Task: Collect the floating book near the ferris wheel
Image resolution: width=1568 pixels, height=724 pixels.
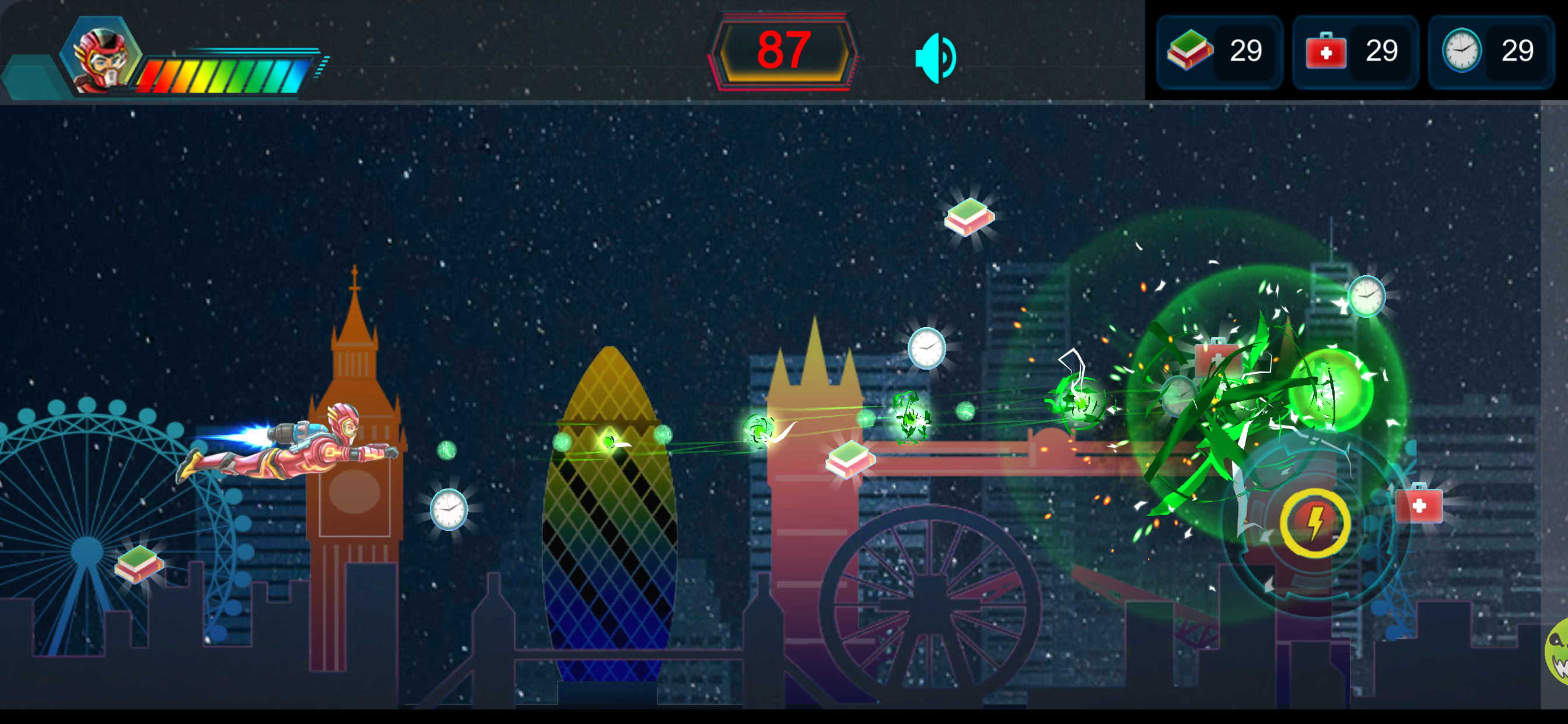Action: [x=139, y=565]
